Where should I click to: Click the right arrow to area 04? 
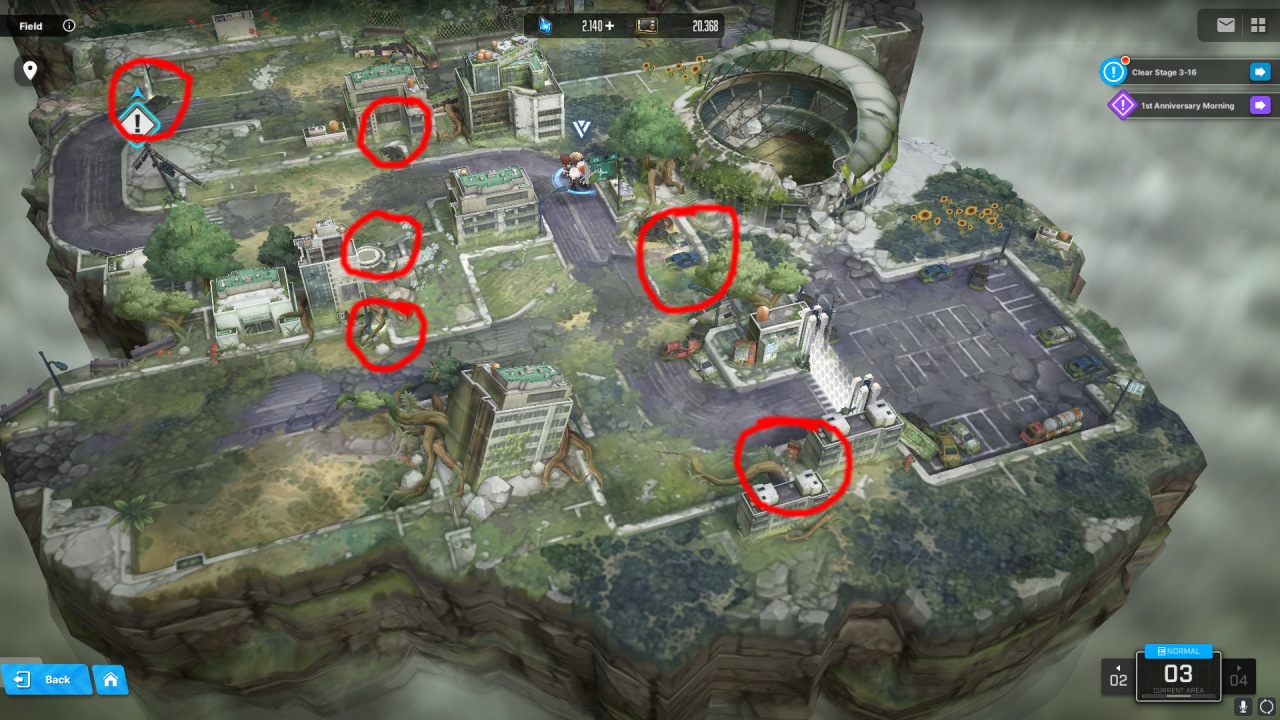click(1241, 675)
